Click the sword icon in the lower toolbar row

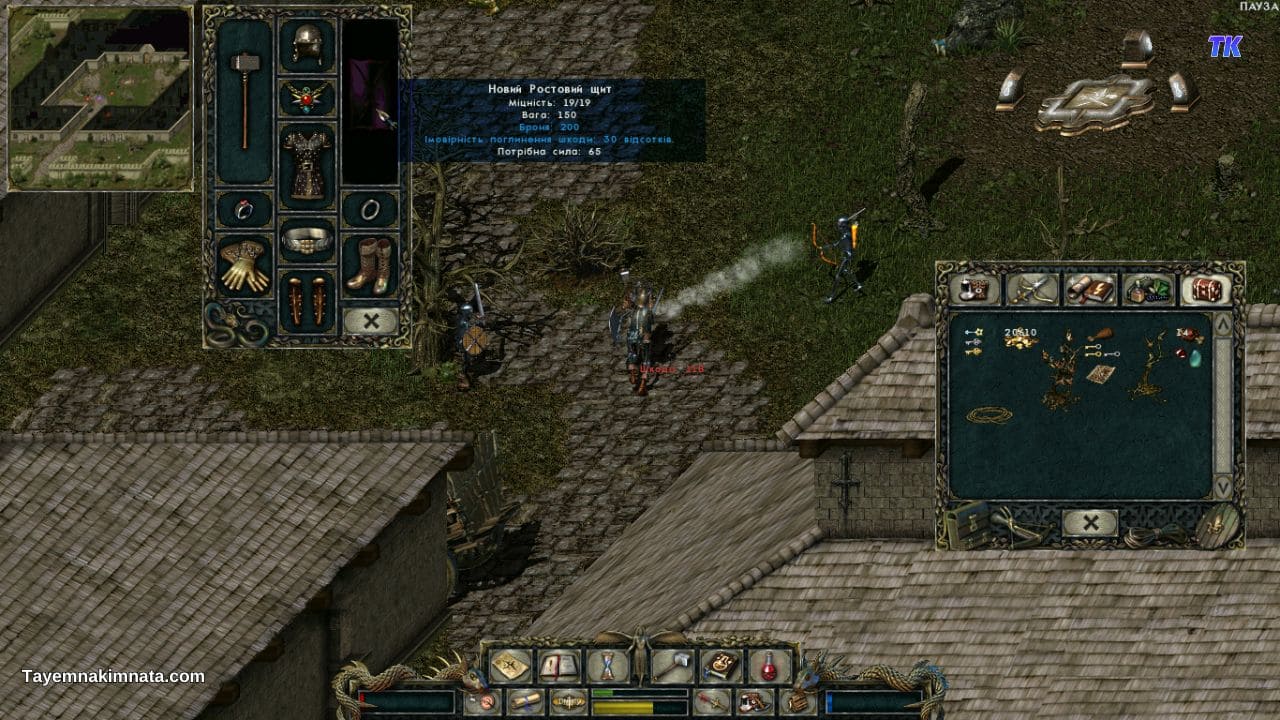712,700
